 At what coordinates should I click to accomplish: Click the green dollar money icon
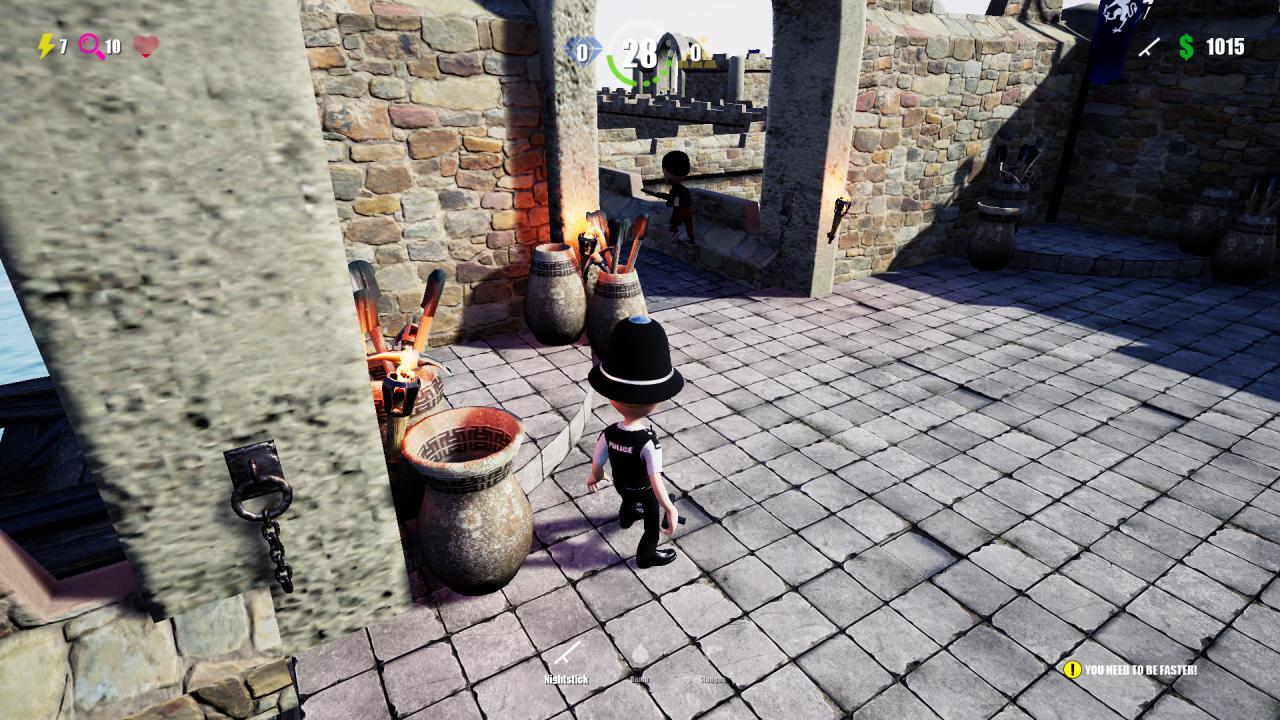coord(1186,46)
